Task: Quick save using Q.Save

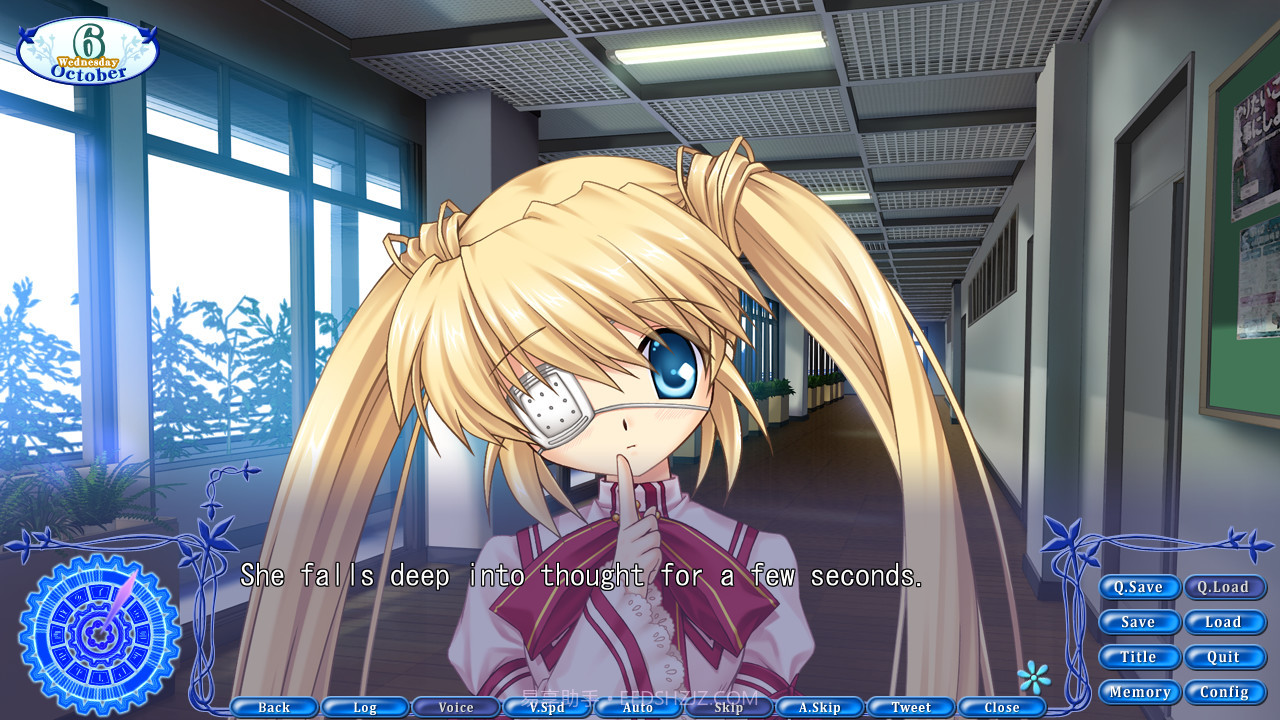Action: coord(1139,587)
